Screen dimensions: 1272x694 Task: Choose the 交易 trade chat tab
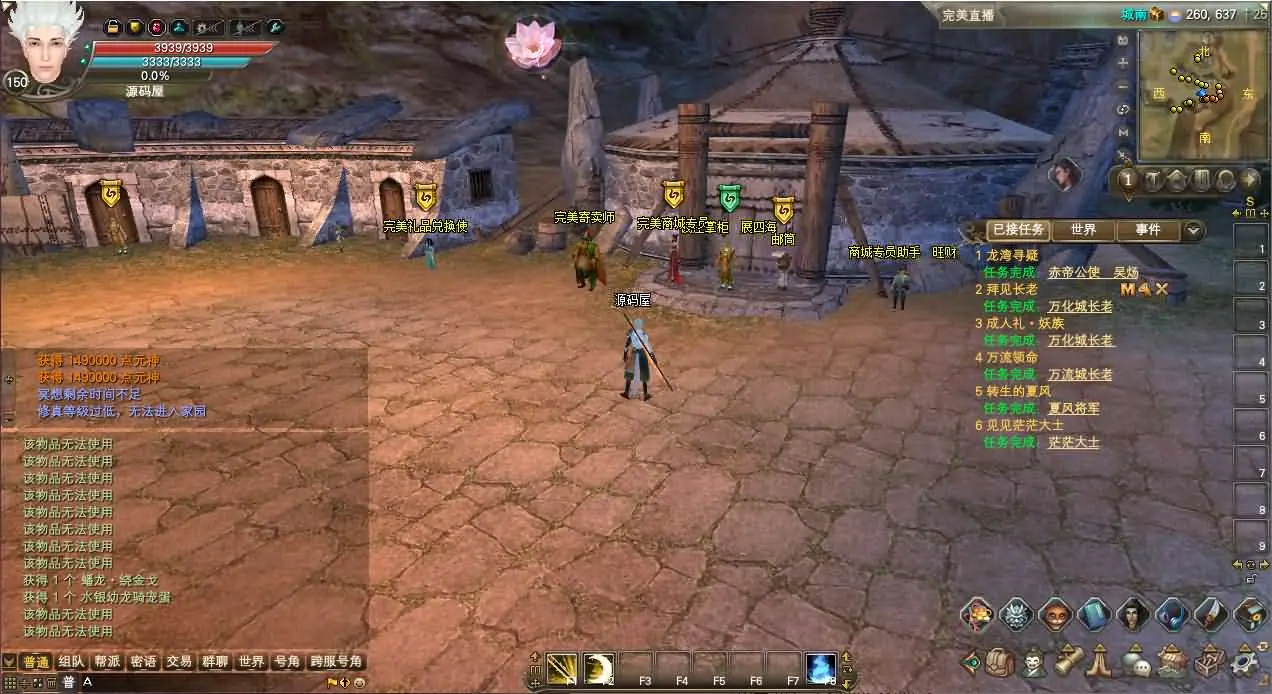[179, 662]
